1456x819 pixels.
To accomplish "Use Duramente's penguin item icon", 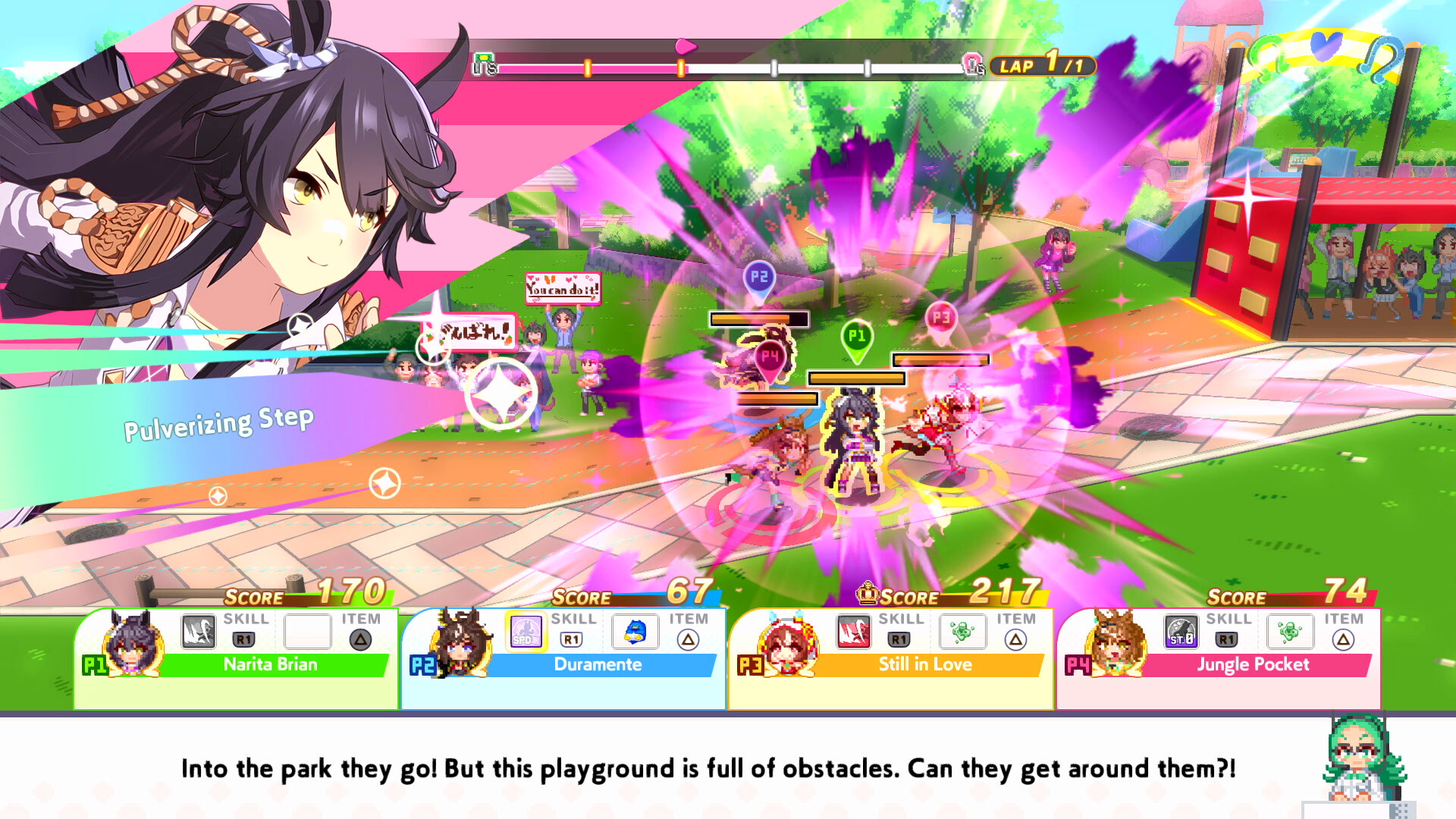I will click(635, 632).
